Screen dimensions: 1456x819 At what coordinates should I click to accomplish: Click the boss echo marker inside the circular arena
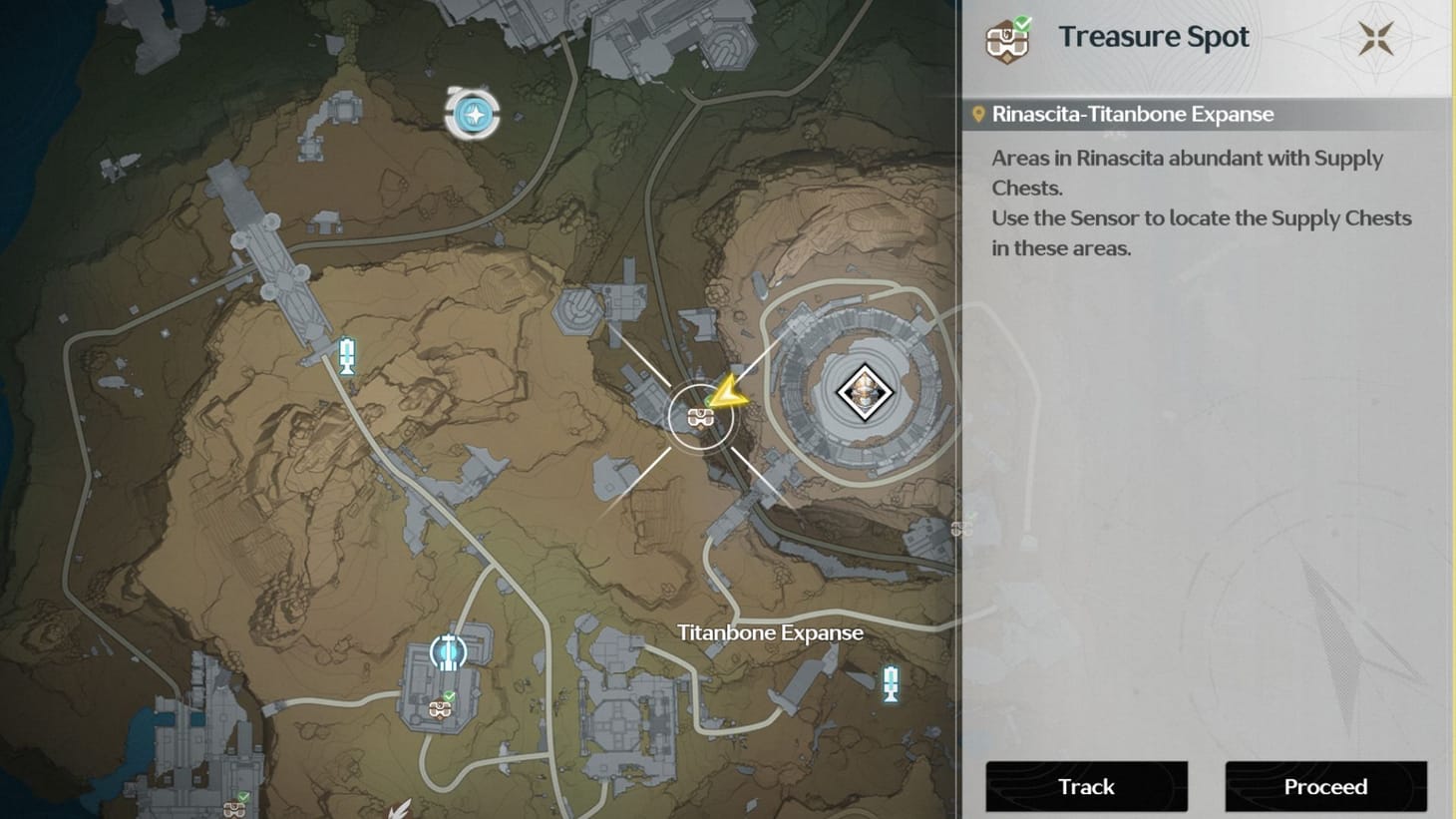866,392
